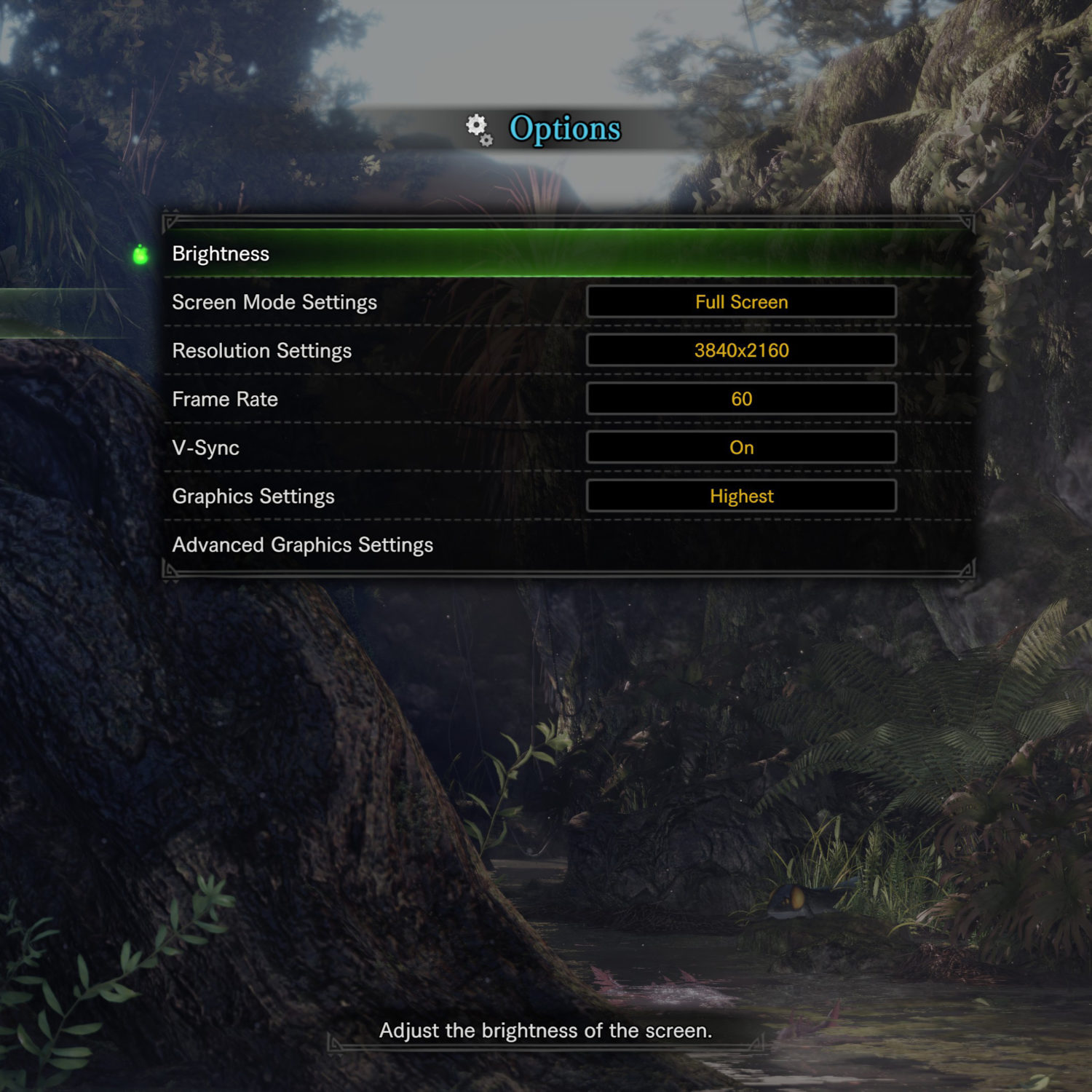Select the Brightness option

[x=221, y=254]
